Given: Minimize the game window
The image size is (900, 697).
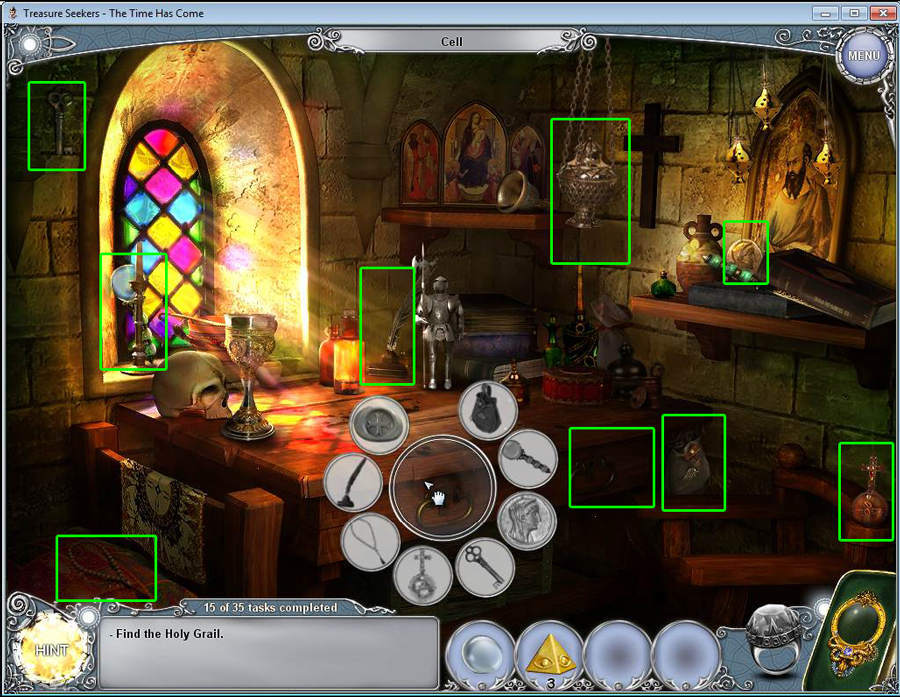Looking at the screenshot, I should coord(823,13).
